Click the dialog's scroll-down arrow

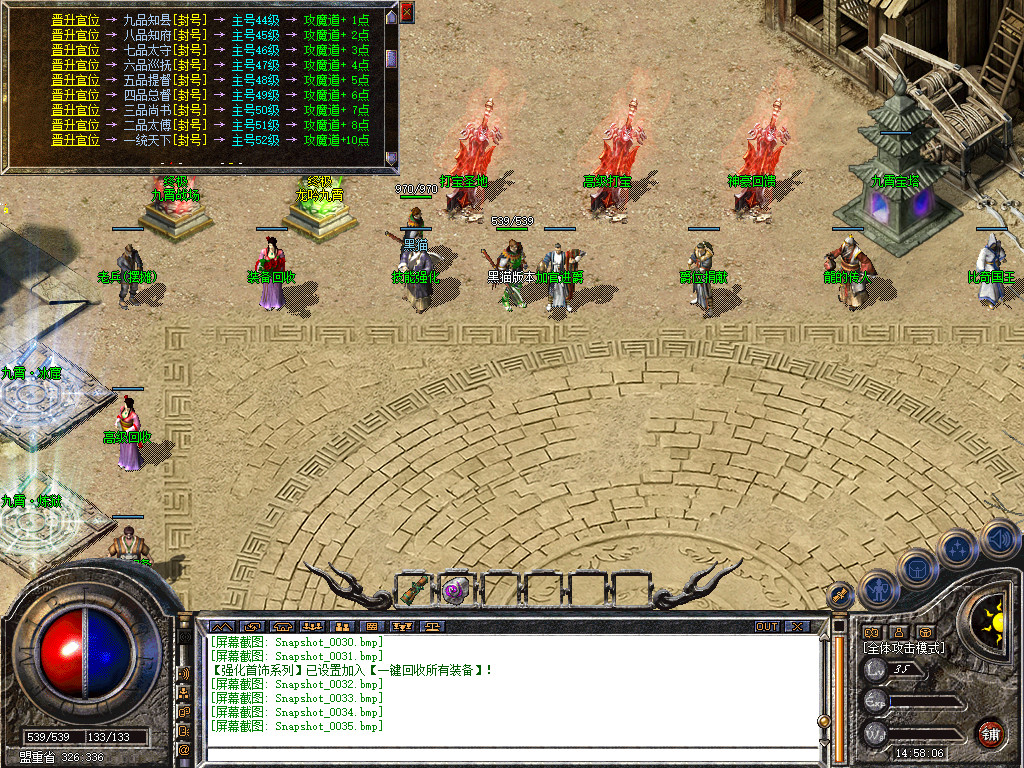coord(392,158)
